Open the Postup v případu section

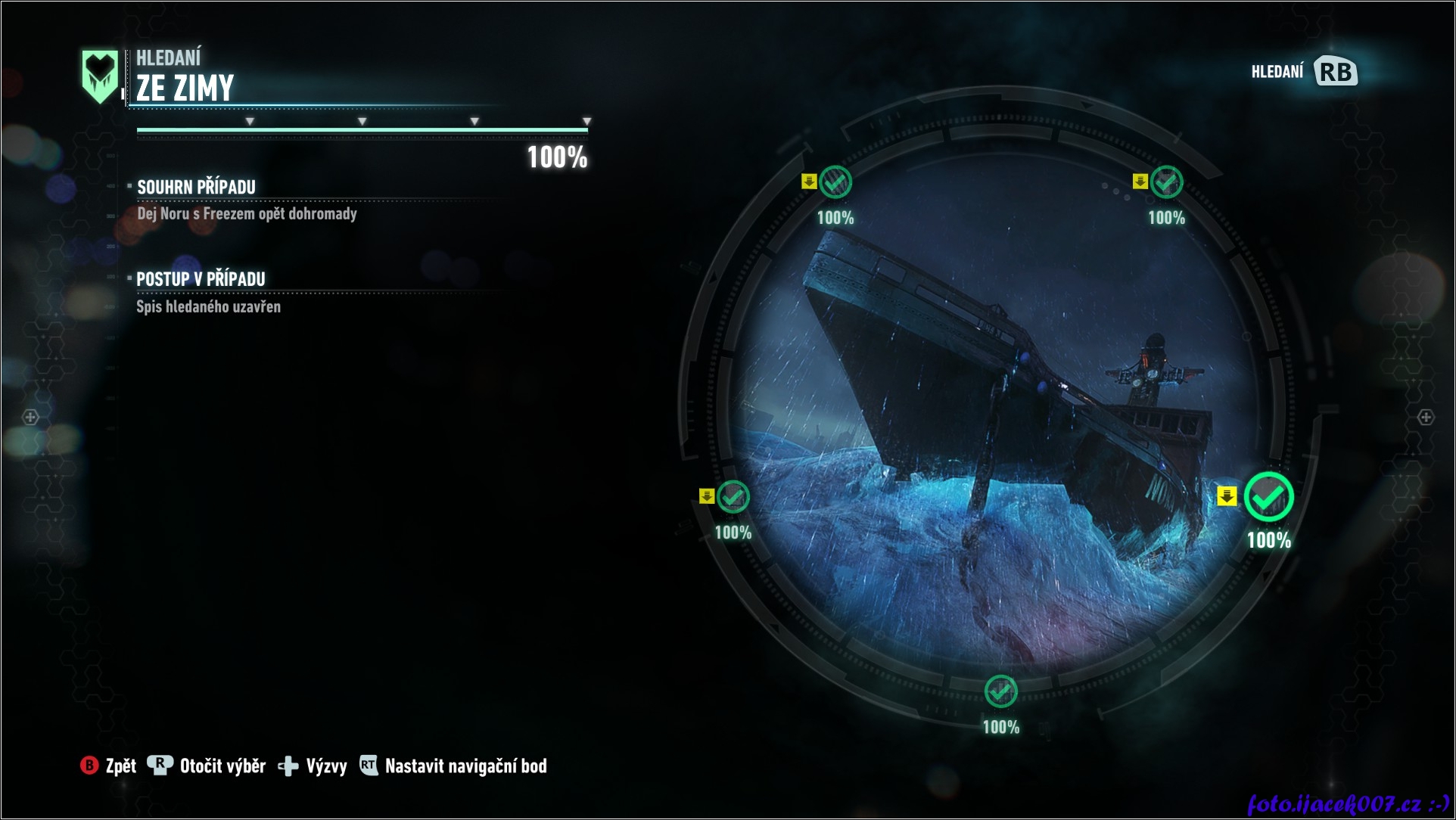(201, 279)
